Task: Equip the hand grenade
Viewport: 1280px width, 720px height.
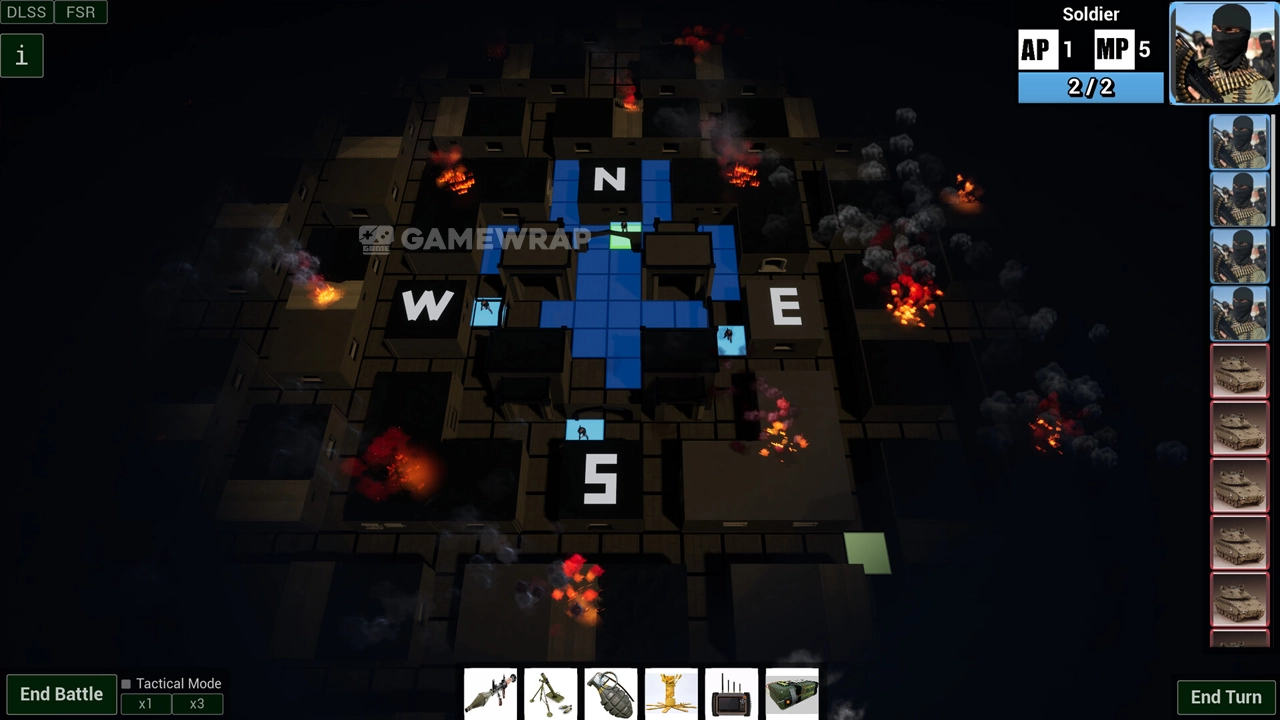Action: (x=611, y=693)
